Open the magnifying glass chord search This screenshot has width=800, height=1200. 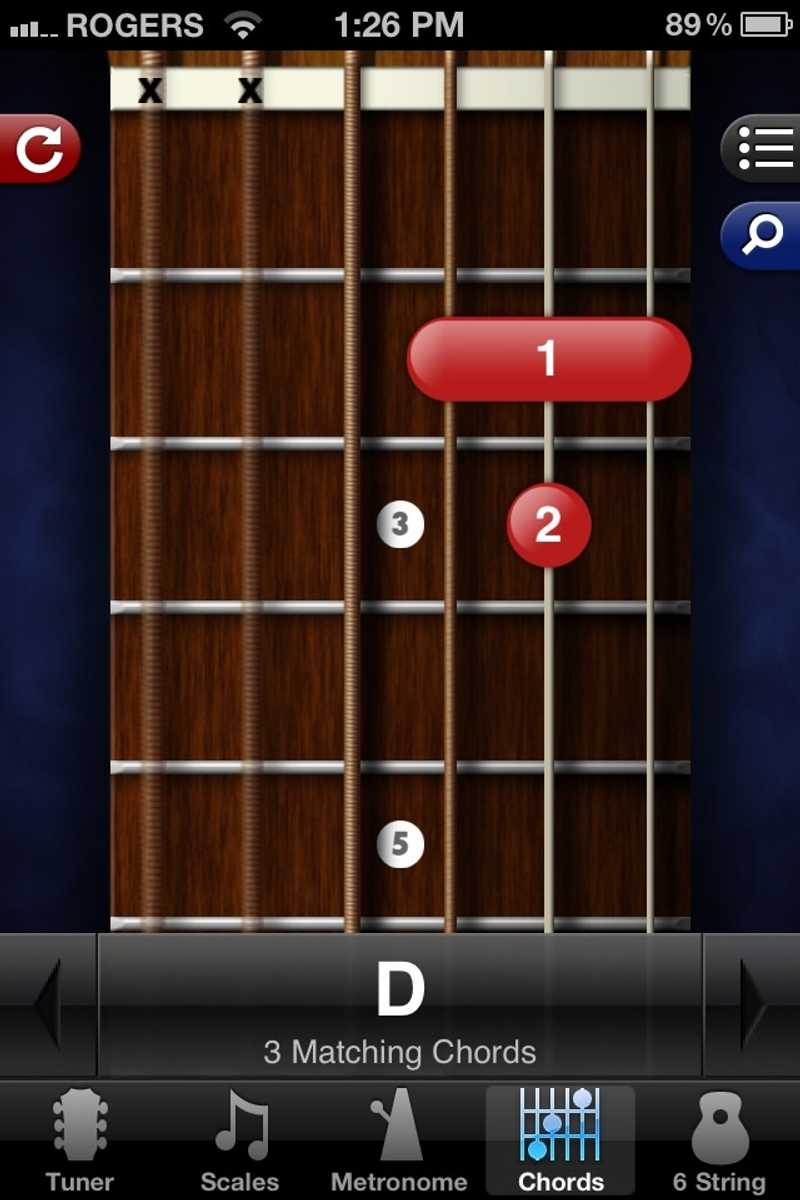click(x=762, y=235)
